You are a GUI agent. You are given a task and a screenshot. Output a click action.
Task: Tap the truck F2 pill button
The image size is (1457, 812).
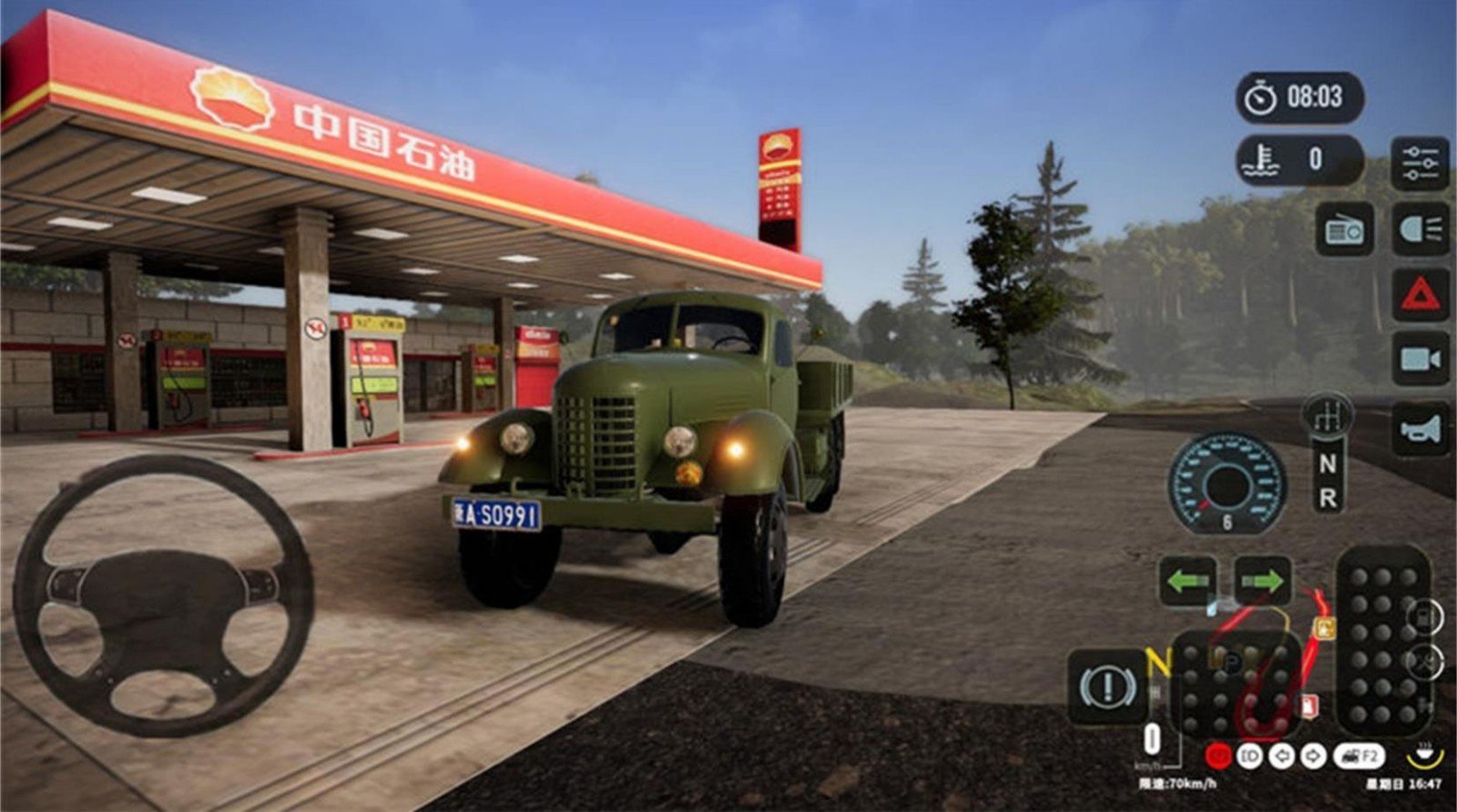1359,756
